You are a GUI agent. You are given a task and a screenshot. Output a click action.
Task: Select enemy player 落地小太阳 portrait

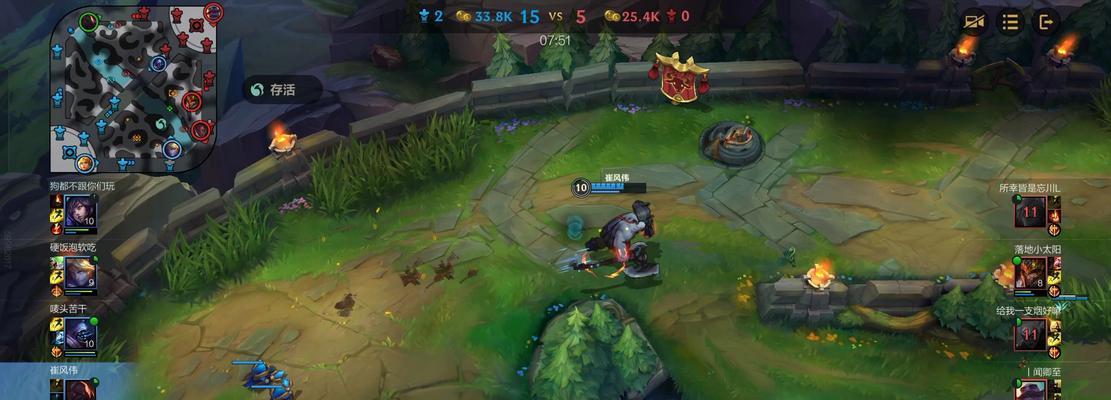click(1030, 272)
